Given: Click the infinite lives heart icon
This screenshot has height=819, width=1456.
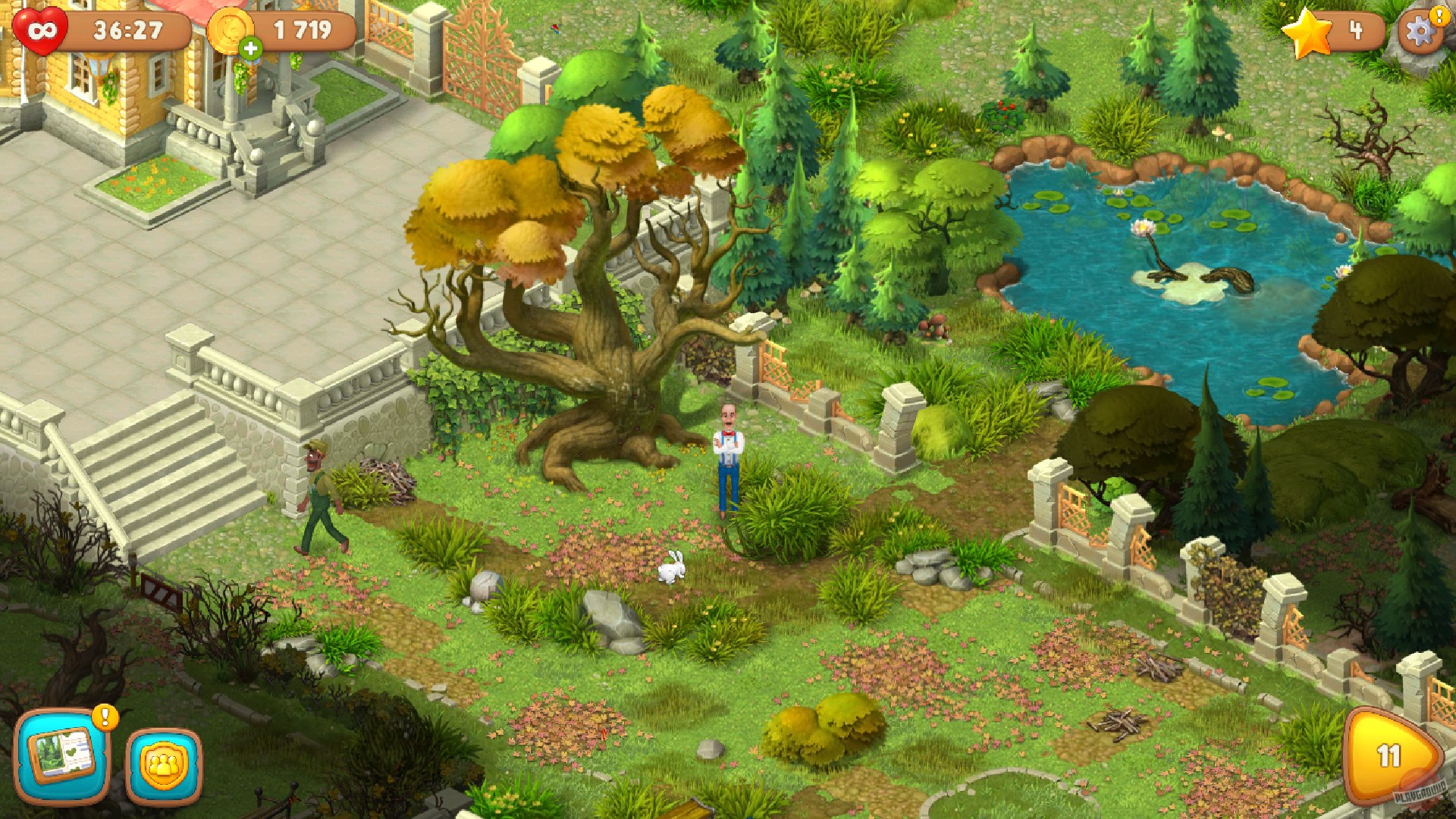Looking at the screenshot, I should [x=39, y=29].
